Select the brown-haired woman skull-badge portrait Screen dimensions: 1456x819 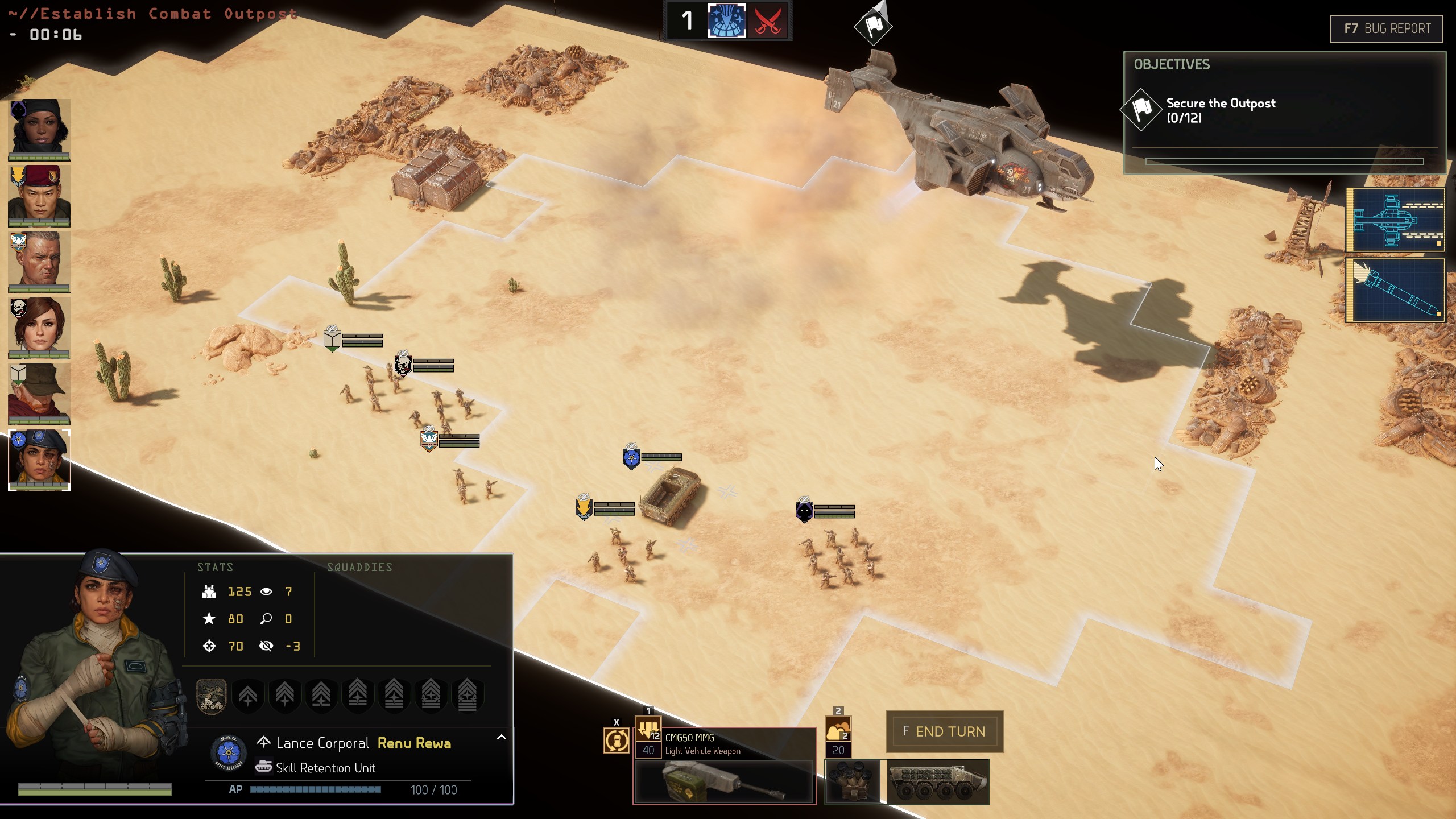pyautogui.click(x=39, y=327)
